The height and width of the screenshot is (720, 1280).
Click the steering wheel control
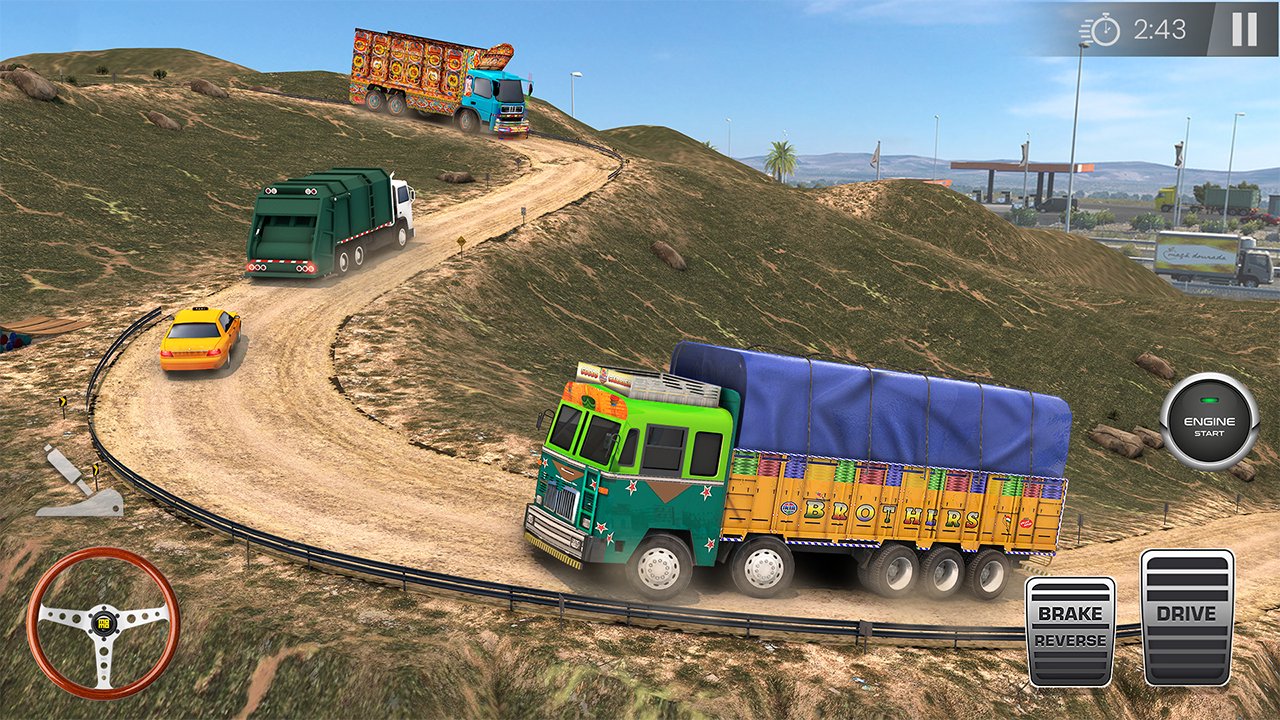click(x=102, y=621)
